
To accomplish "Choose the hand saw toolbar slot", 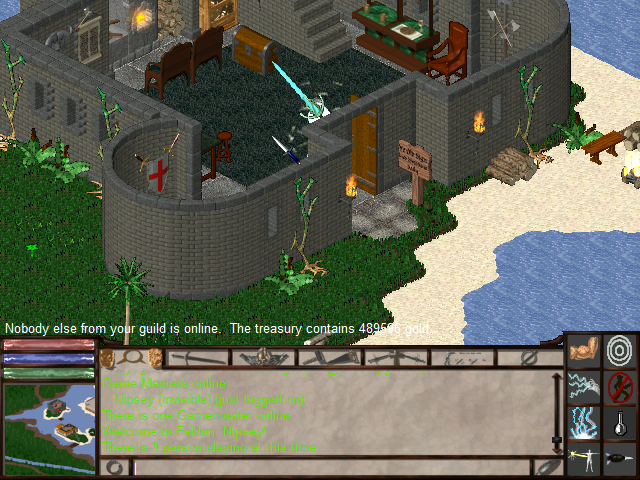I will [328, 357].
